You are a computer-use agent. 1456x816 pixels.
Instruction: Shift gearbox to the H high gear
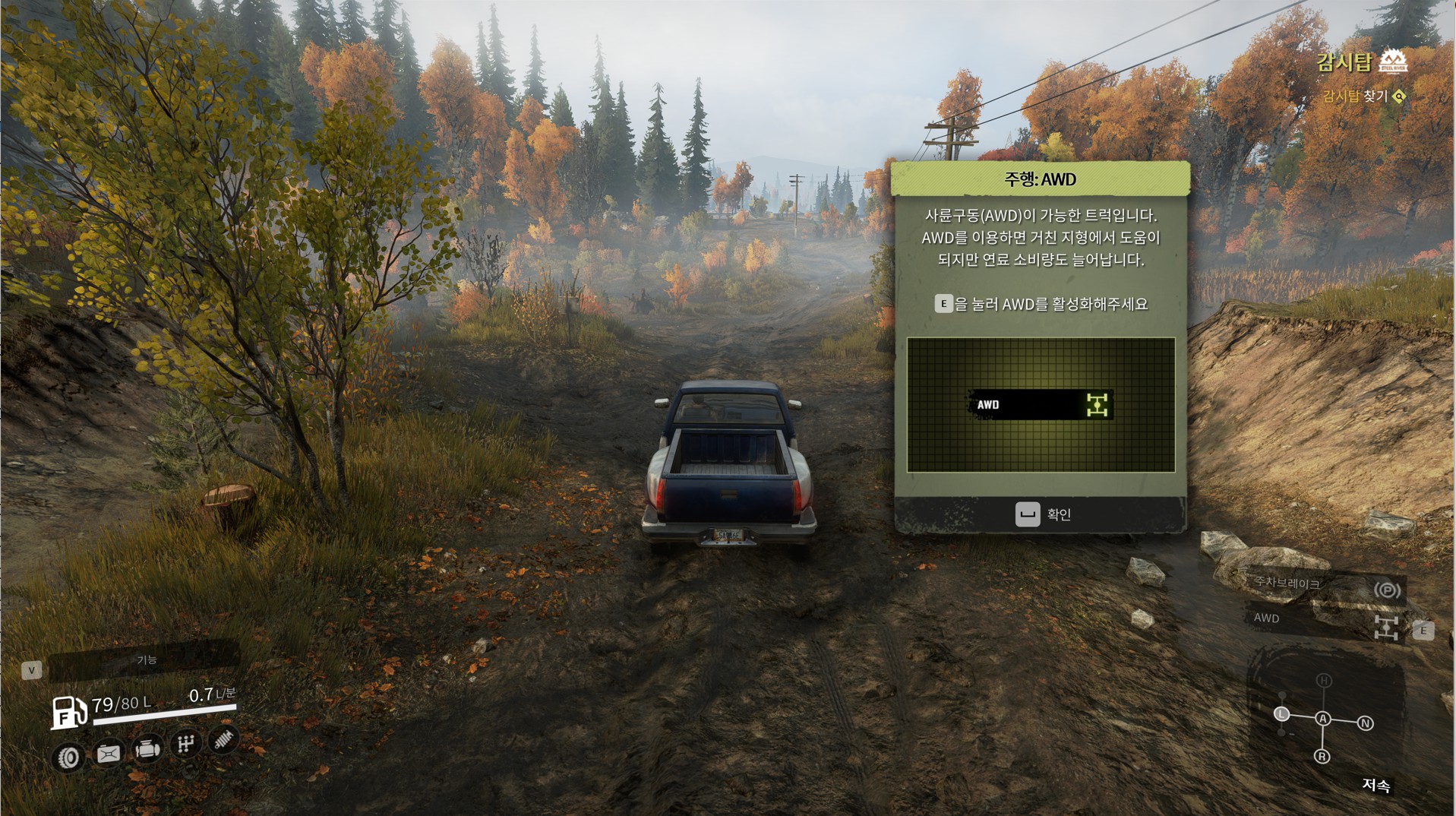coord(1324,681)
